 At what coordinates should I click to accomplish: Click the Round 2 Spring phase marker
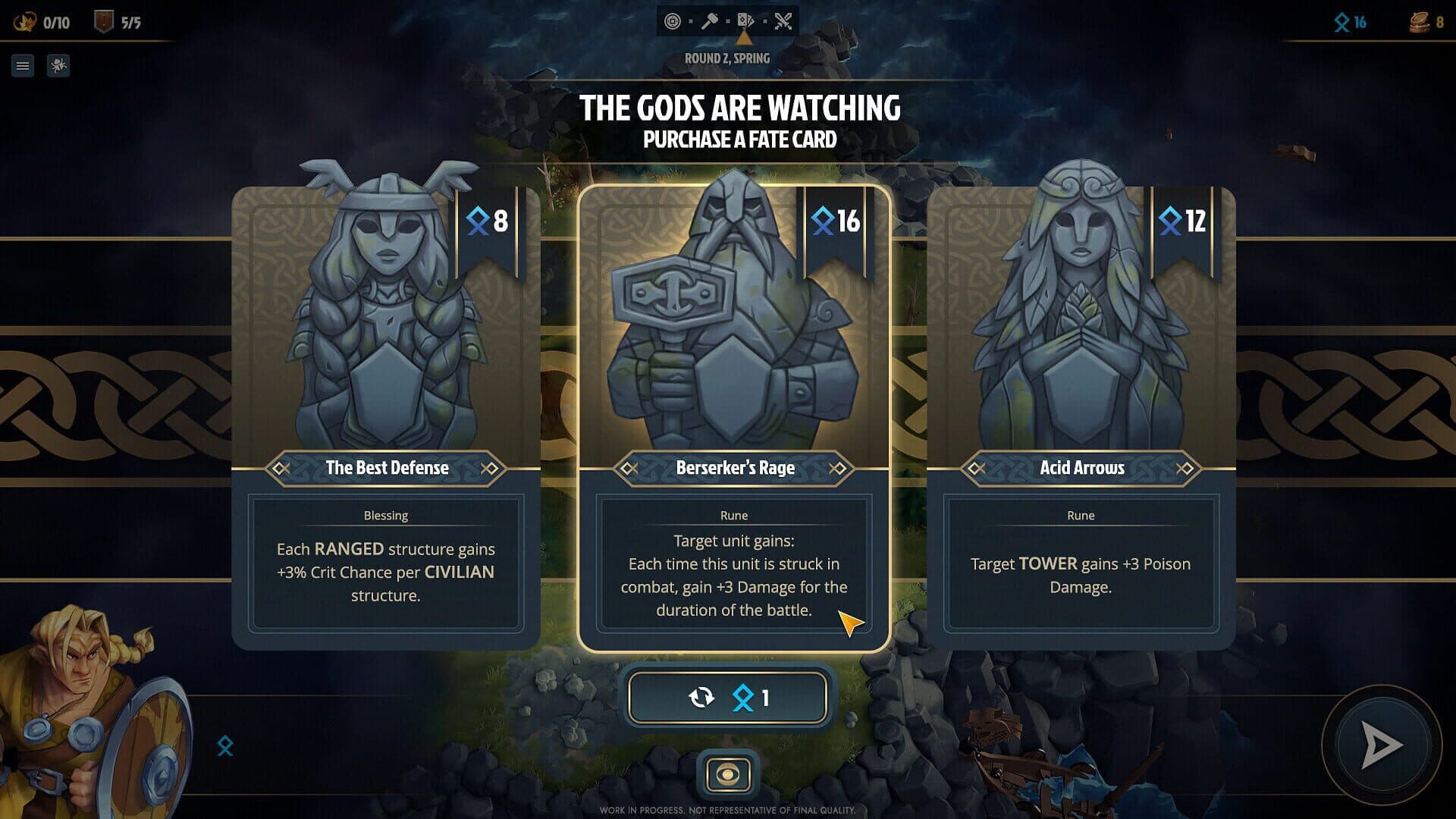pos(727,58)
